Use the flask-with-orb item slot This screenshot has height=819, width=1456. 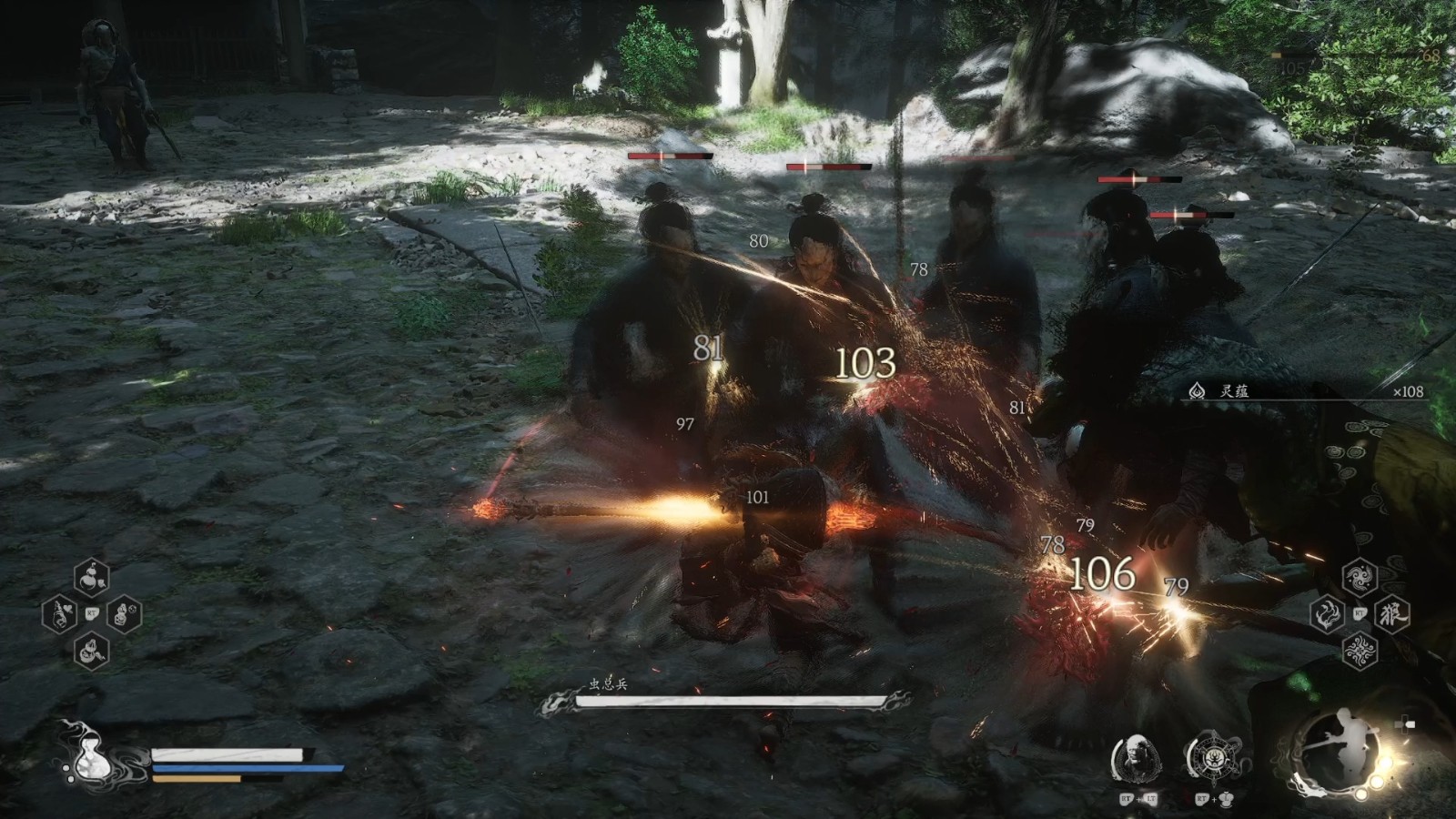(124, 615)
